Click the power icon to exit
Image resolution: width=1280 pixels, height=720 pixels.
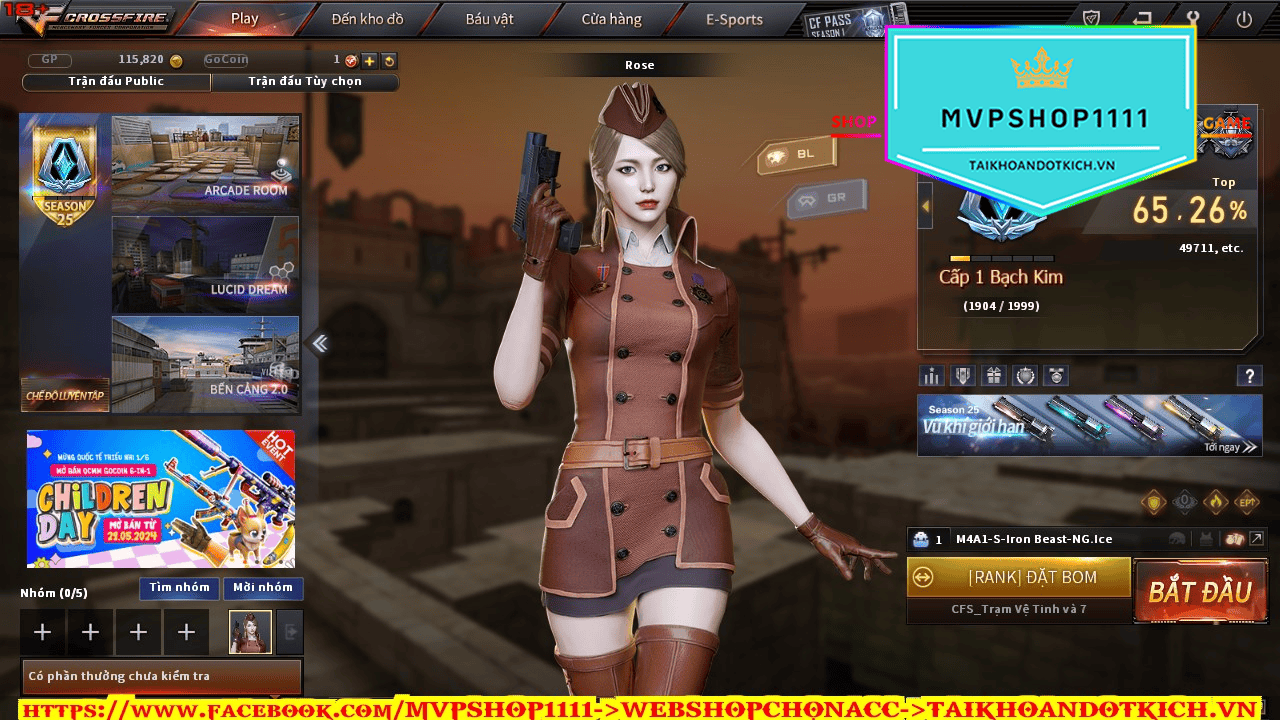(x=1244, y=18)
